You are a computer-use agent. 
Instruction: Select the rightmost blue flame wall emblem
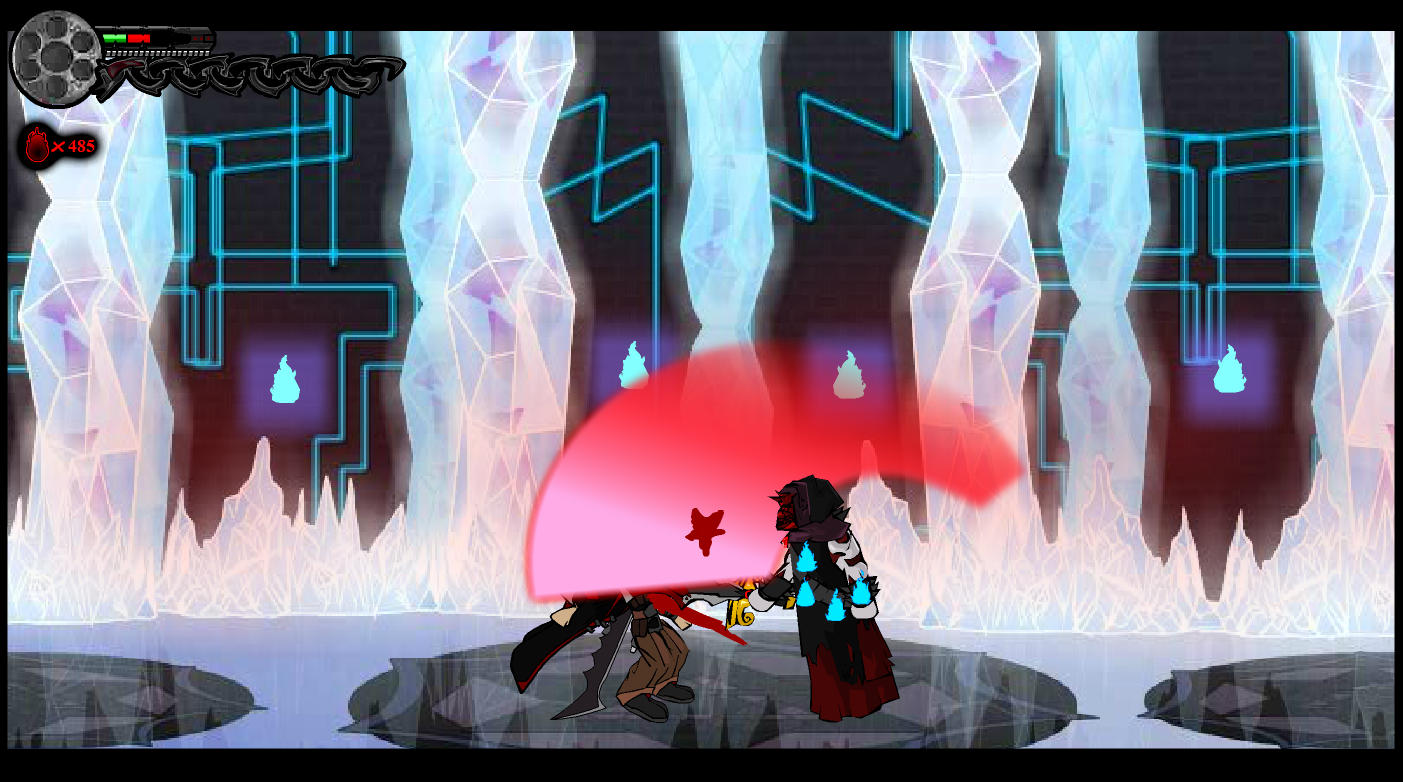pyautogui.click(x=1229, y=374)
